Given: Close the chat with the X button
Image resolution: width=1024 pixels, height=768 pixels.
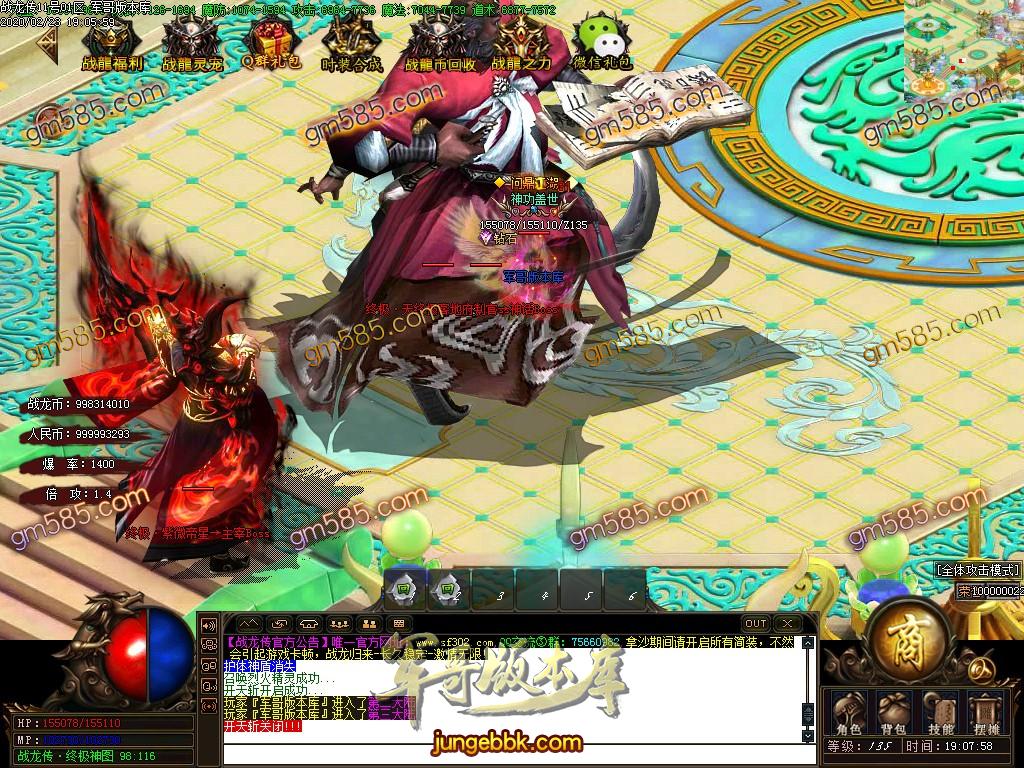Looking at the screenshot, I should tap(787, 624).
